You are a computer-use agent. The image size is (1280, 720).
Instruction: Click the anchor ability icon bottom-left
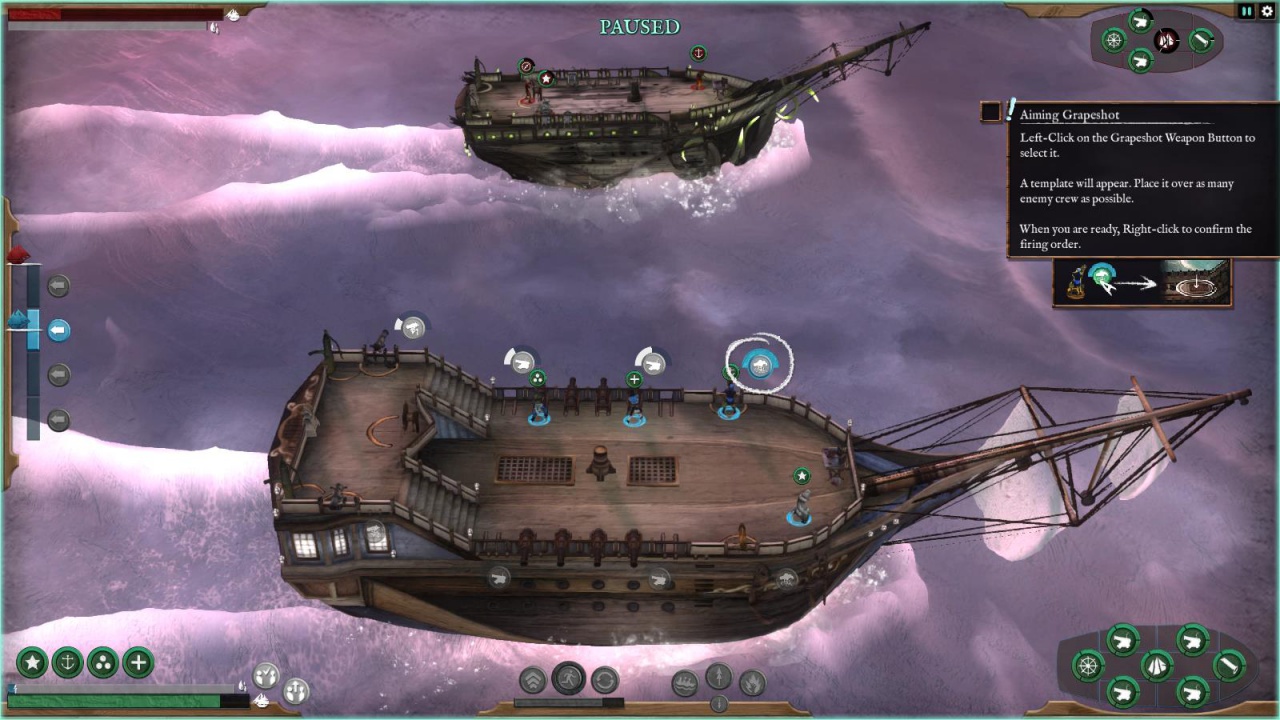pyautogui.click(x=68, y=662)
